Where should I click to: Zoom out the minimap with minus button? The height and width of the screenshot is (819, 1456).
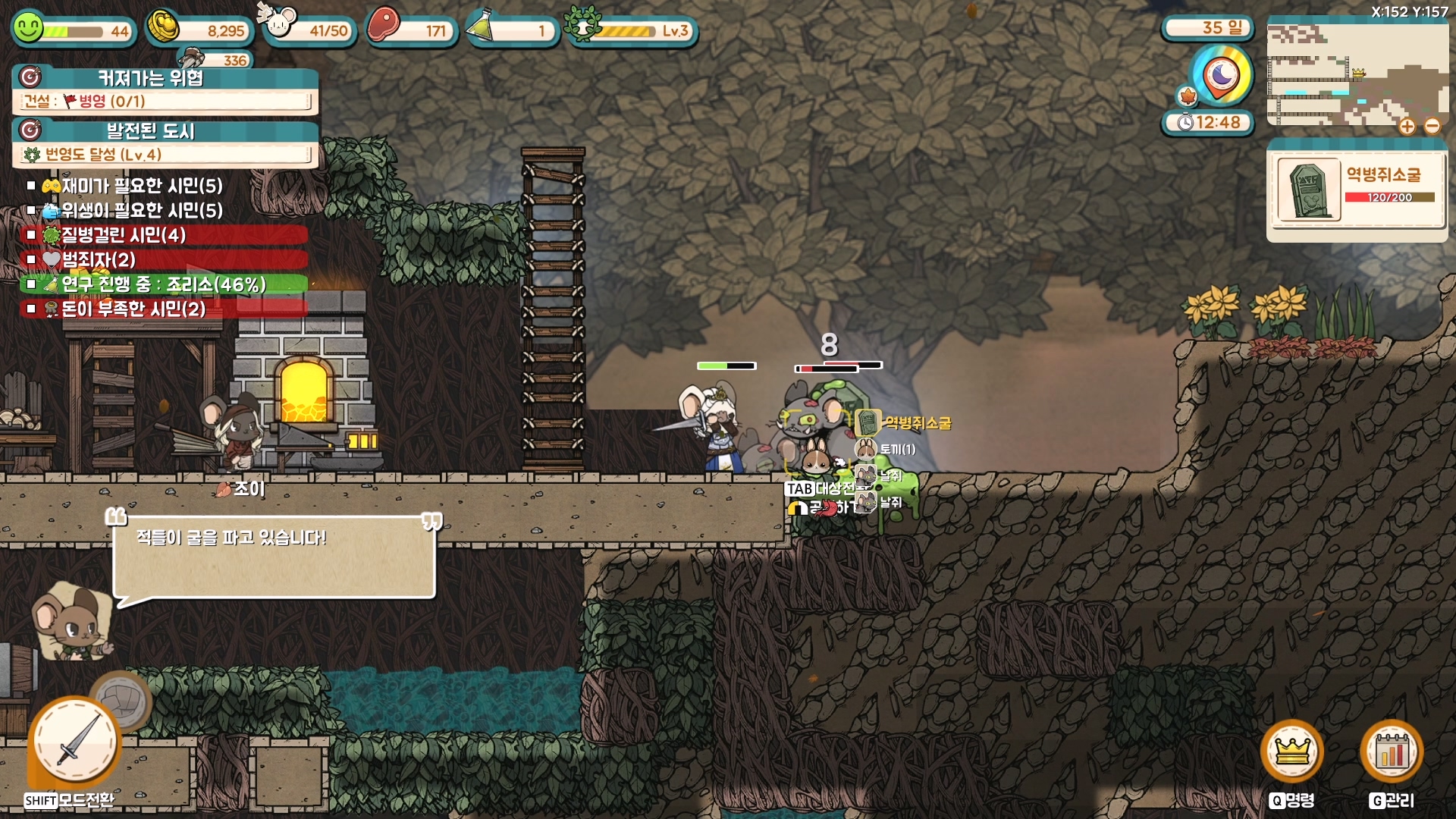1432,127
